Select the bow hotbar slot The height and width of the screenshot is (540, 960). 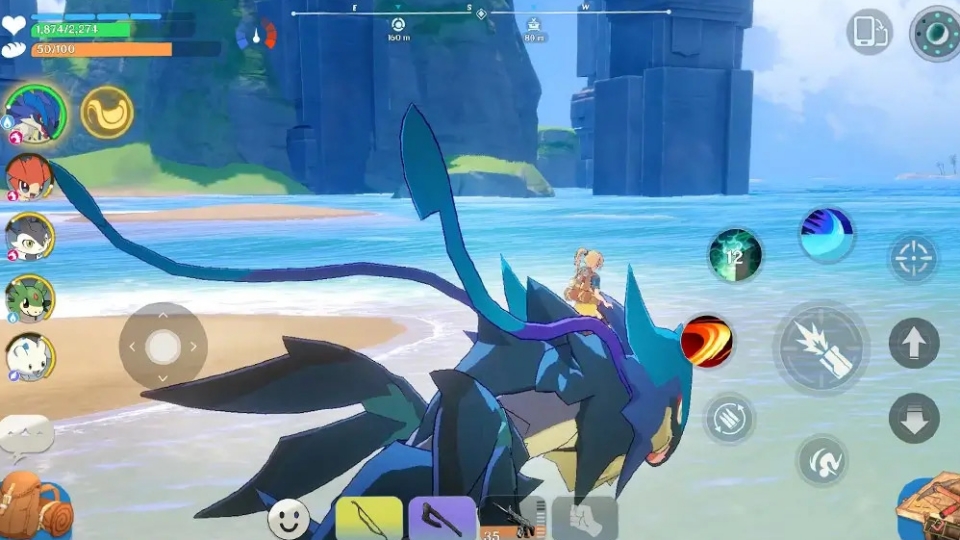click(369, 518)
